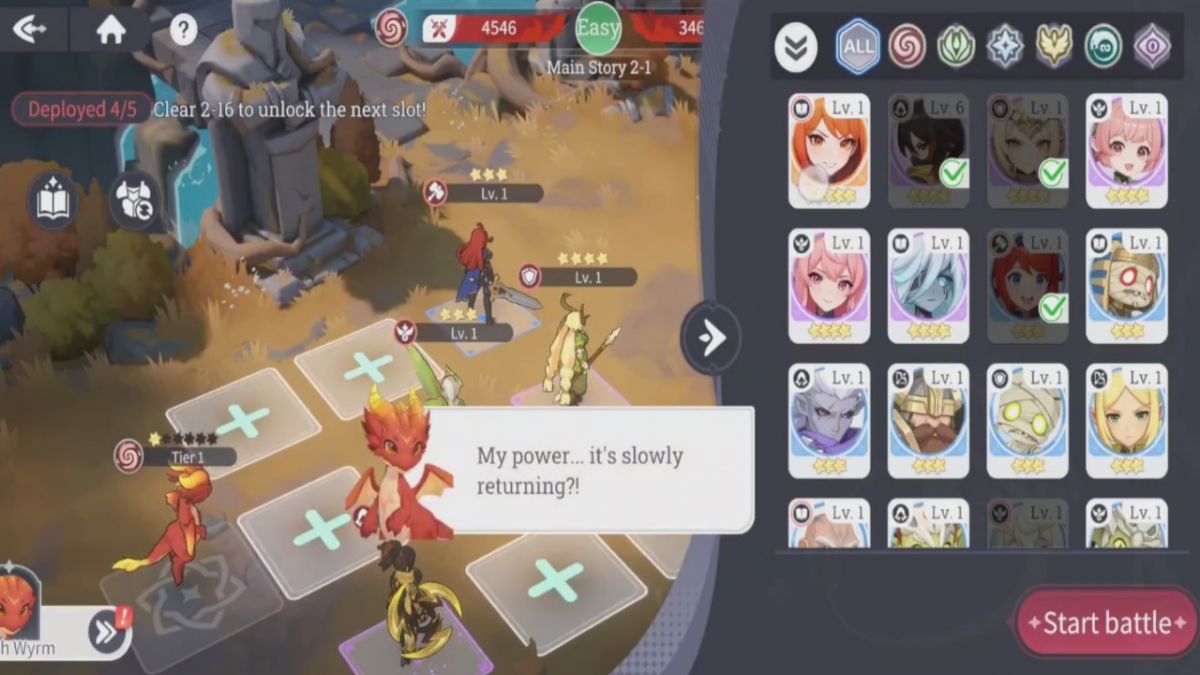The width and height of the screenshot is (1200, 675).
Task: Go back with the arrow button
Action: point(30,29)
